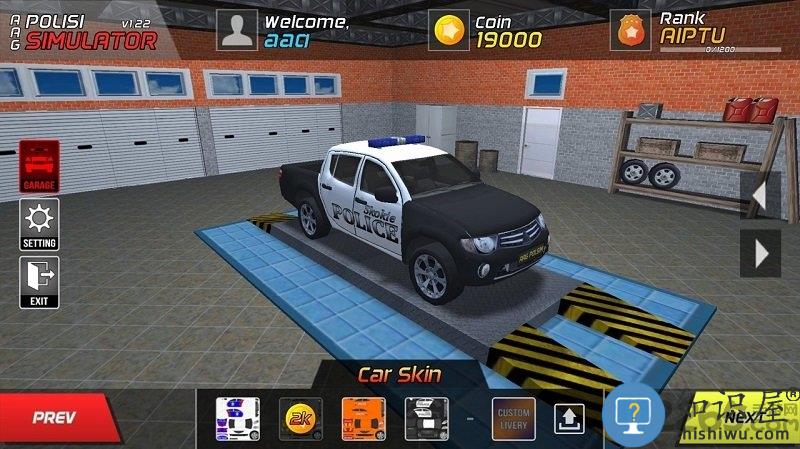Apply the orange car skin

click(x=363, y=418)
